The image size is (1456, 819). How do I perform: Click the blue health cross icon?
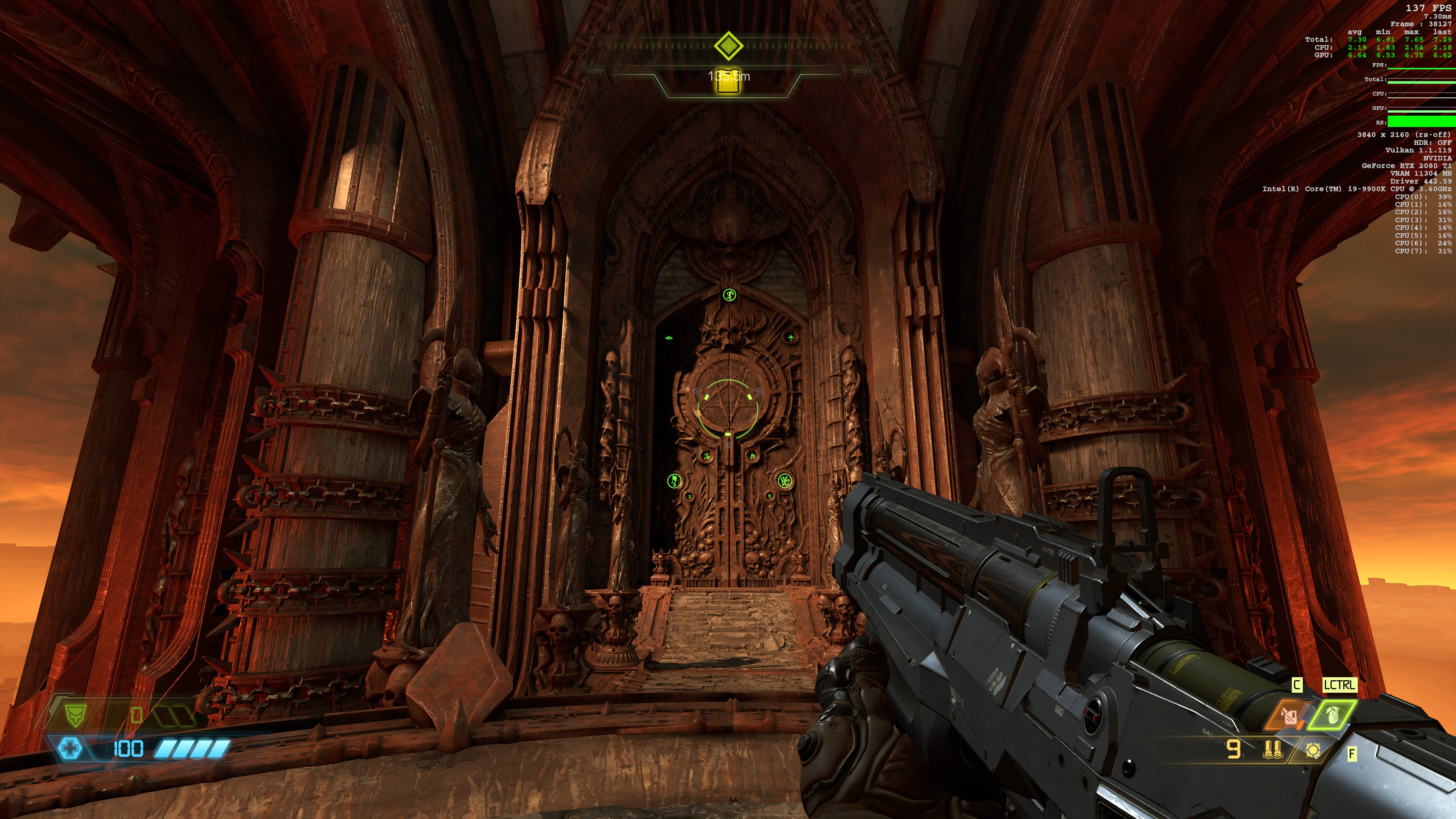70,749
